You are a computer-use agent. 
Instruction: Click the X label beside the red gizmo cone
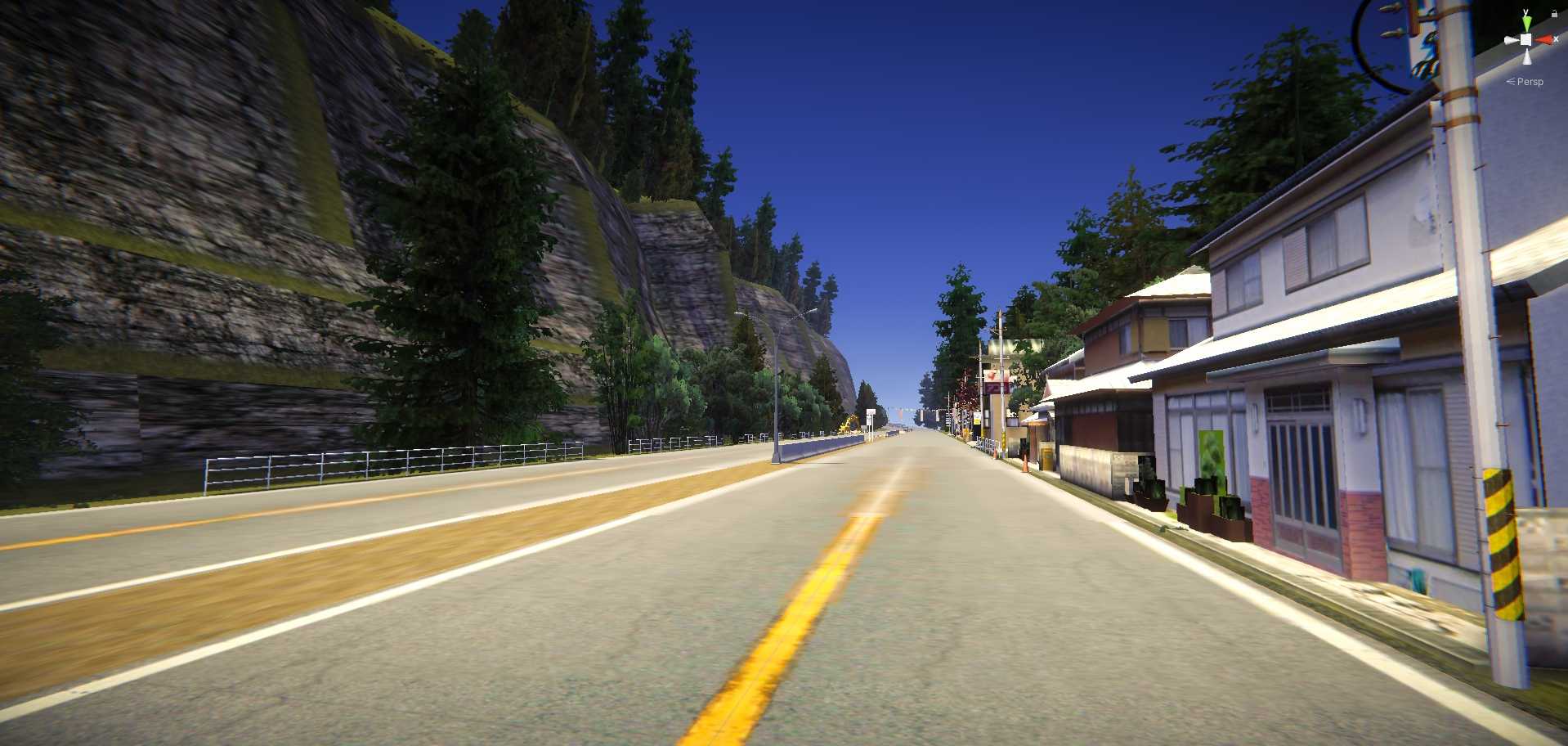pos(1556,38)
